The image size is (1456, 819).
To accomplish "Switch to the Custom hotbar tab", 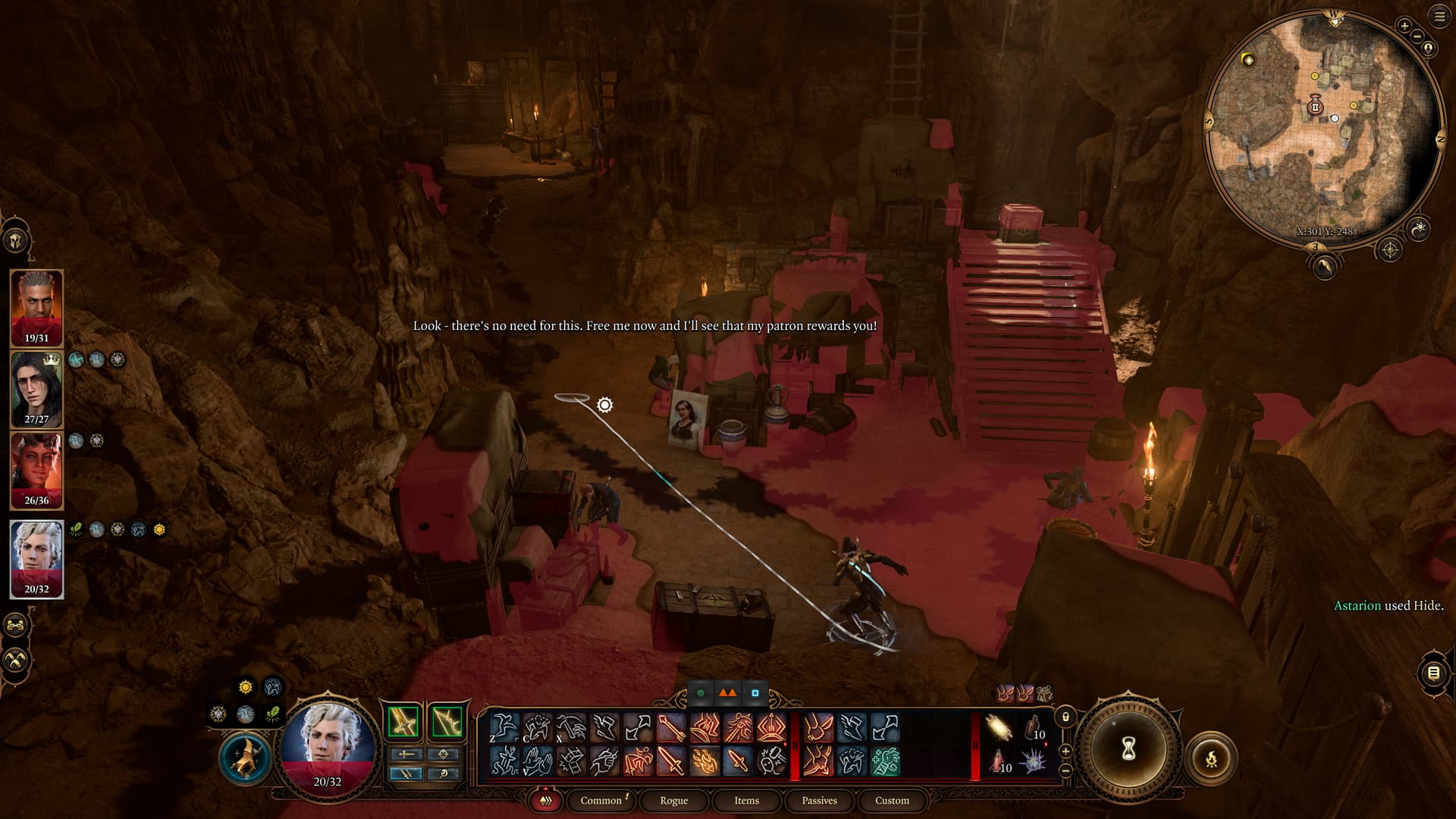I will coord(892,801).
